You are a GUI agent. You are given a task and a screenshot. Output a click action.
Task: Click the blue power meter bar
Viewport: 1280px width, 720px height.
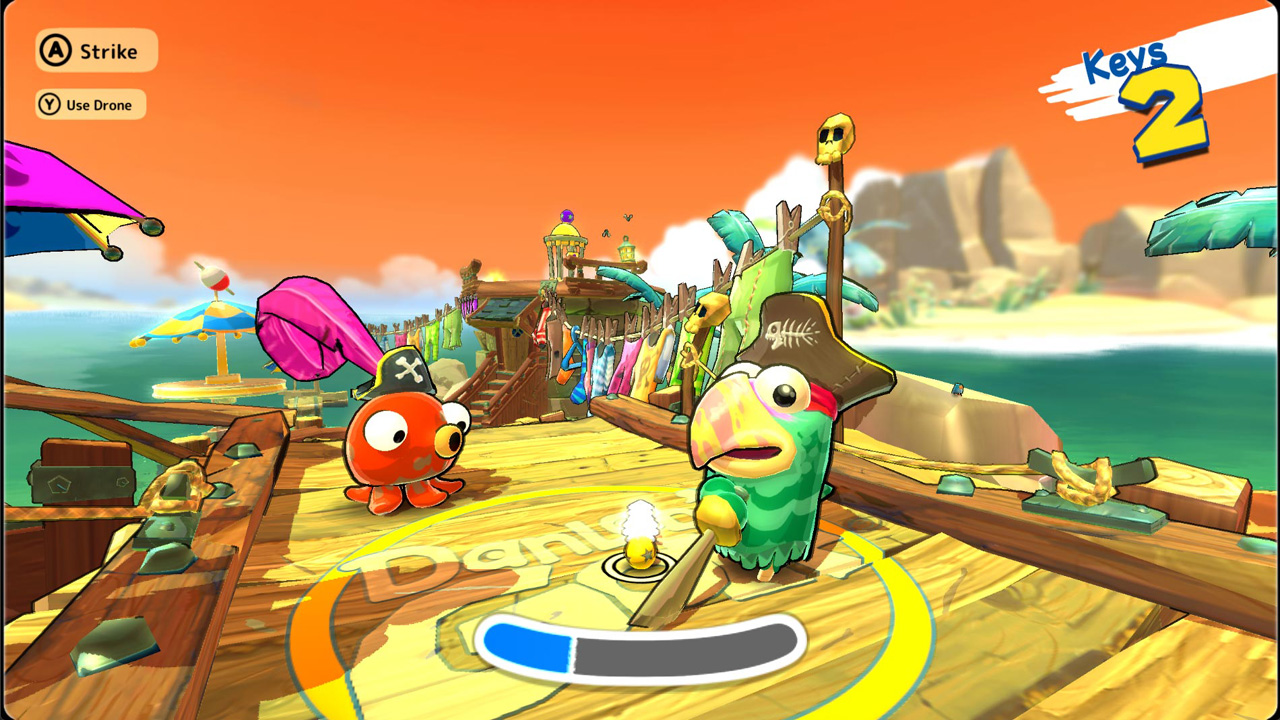[528, 648]
